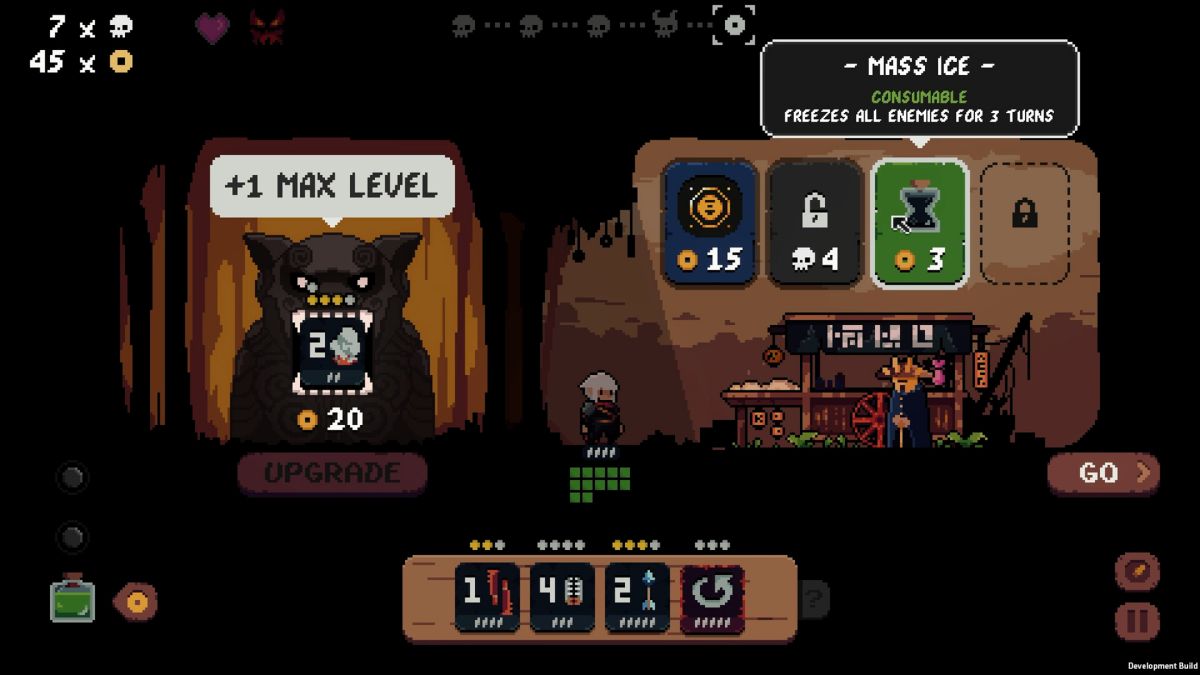Open the compass map button
This screenshot has height=675, width=1200.
click(x=1137, y=572)
